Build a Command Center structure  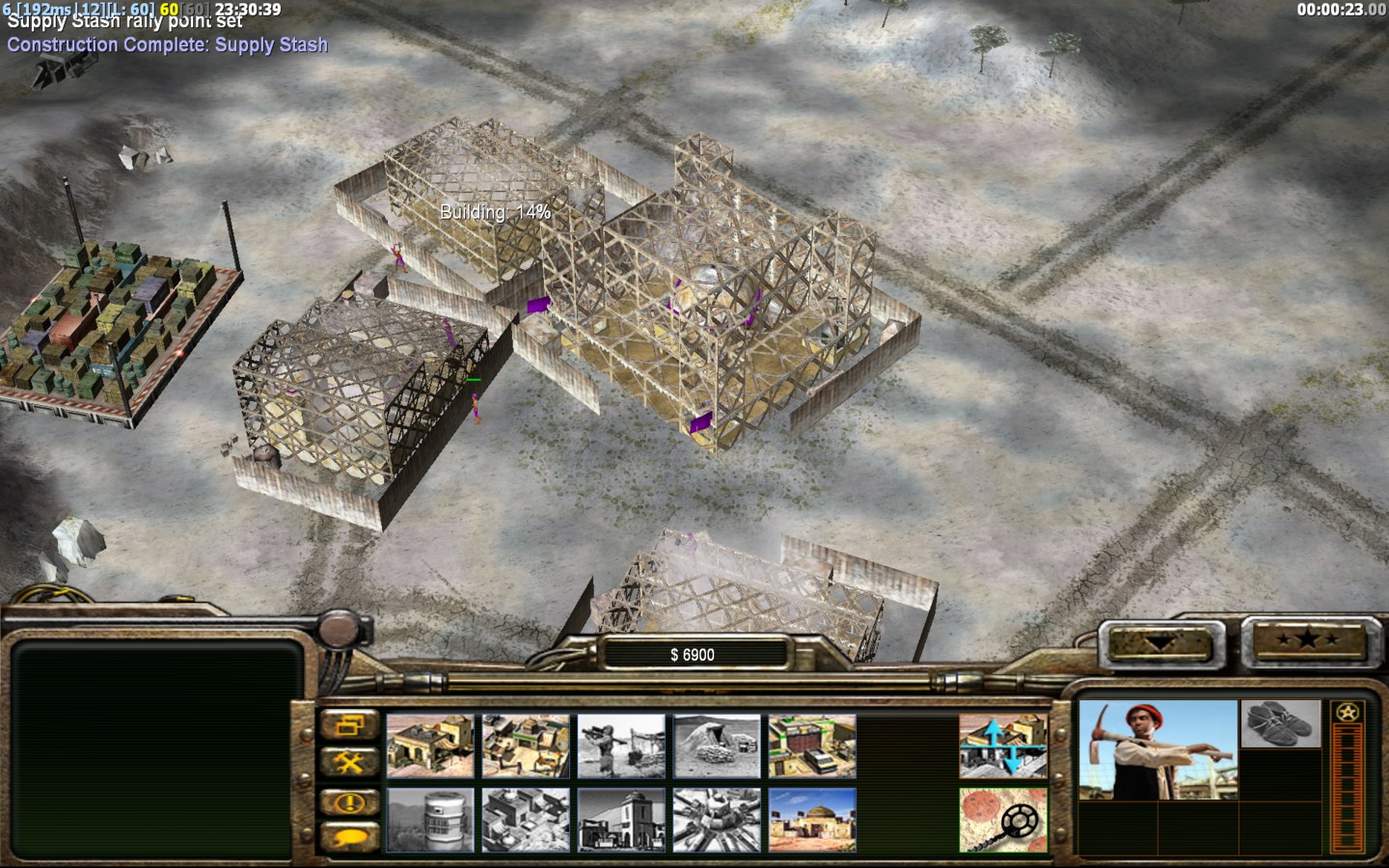tap(812, 820)
